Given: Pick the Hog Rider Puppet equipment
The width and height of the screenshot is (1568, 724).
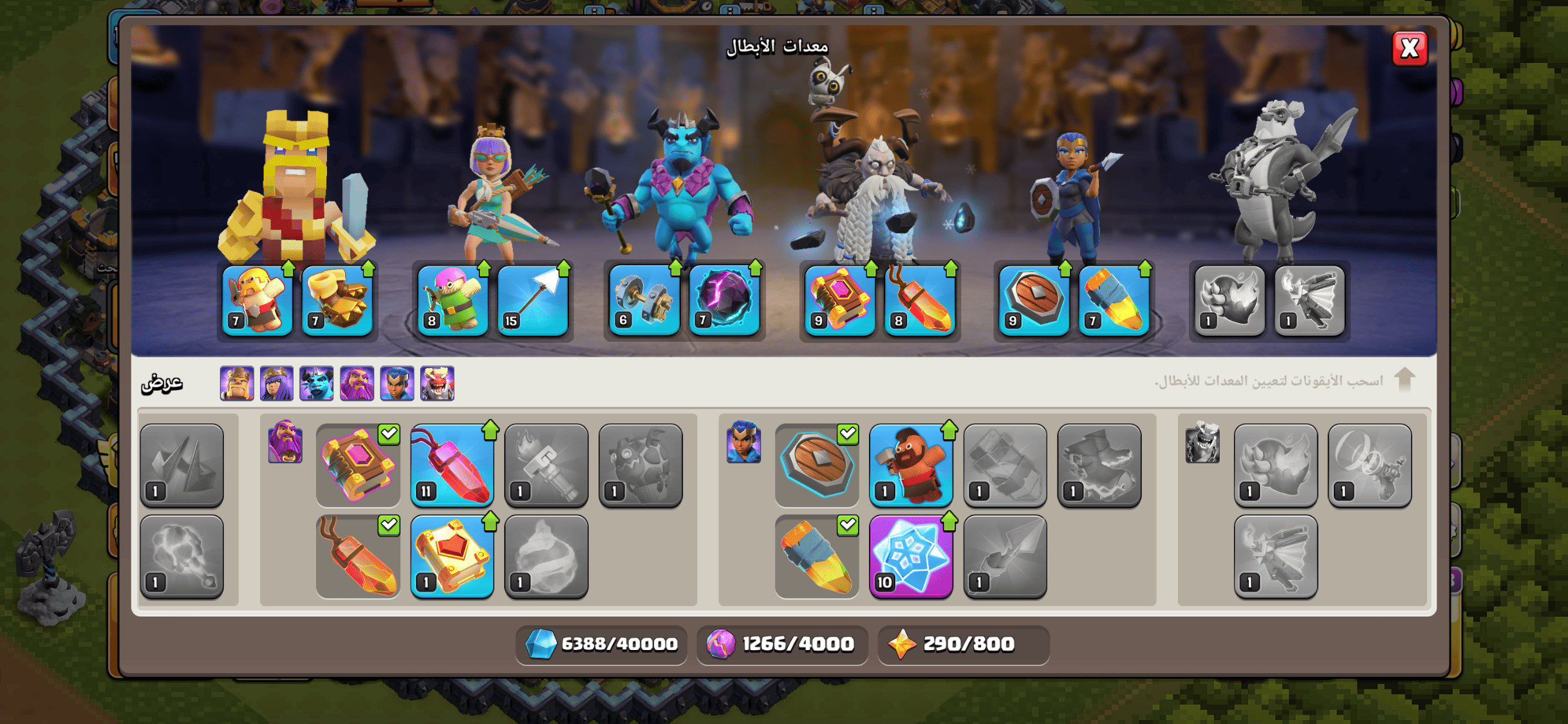Looking at the screenshot, I should (x=911, y=465).
